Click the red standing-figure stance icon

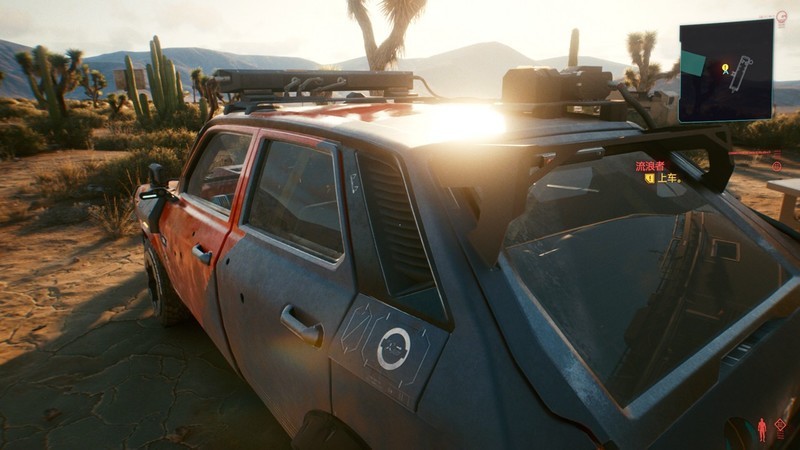pyautogui.click(x=762, y=430)
